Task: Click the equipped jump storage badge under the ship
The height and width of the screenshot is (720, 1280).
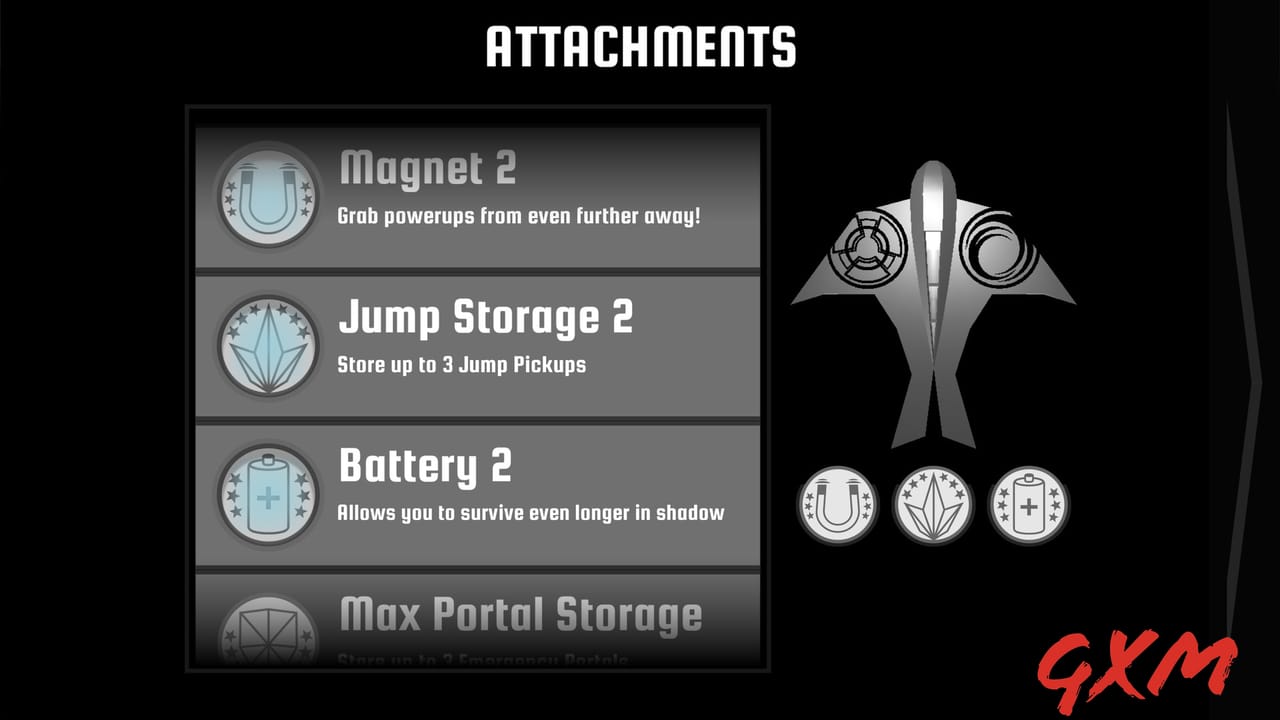Action: (932, 505)
